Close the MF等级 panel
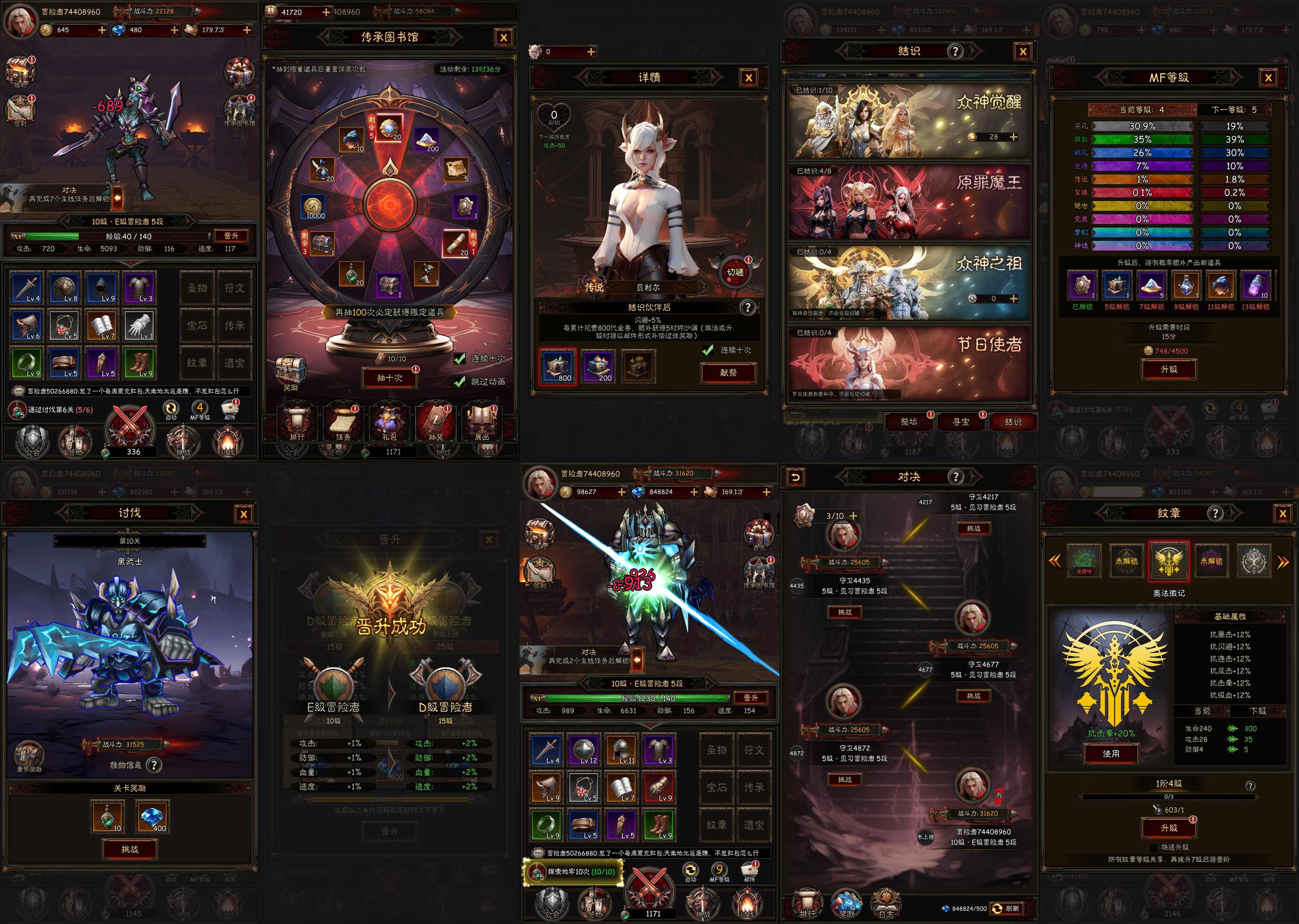The image size is (1299, 924). pyautogui.click(x=1268, y=78)
